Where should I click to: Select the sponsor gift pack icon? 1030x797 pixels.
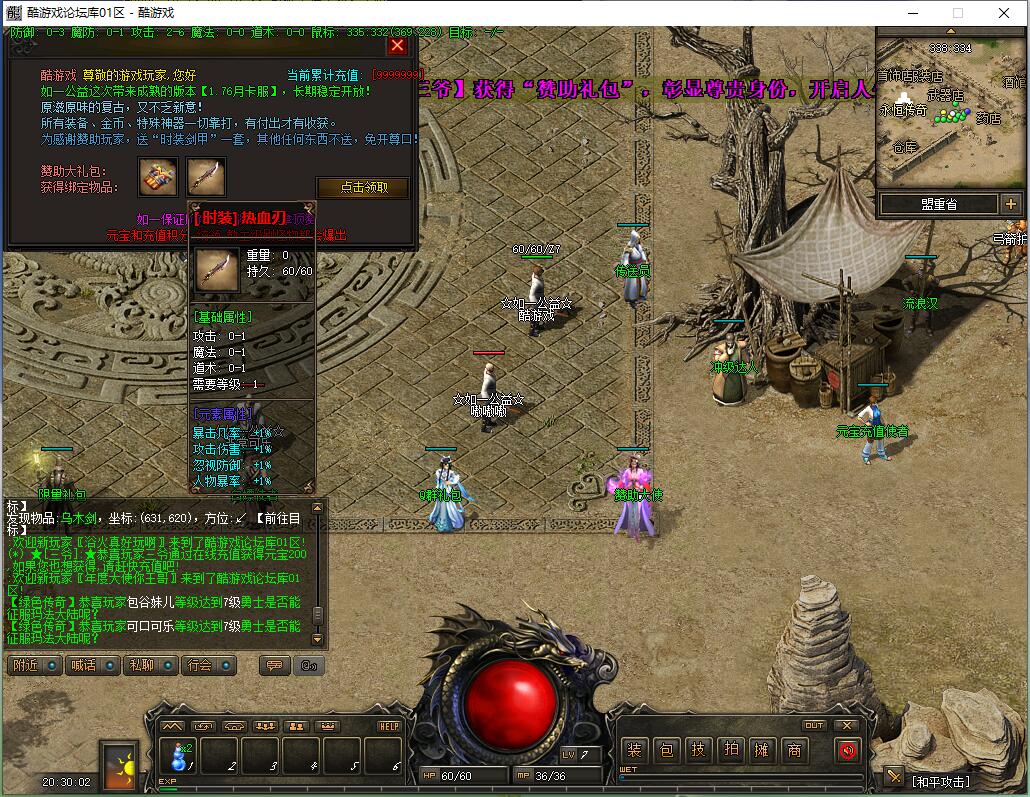tap(158, 177)
